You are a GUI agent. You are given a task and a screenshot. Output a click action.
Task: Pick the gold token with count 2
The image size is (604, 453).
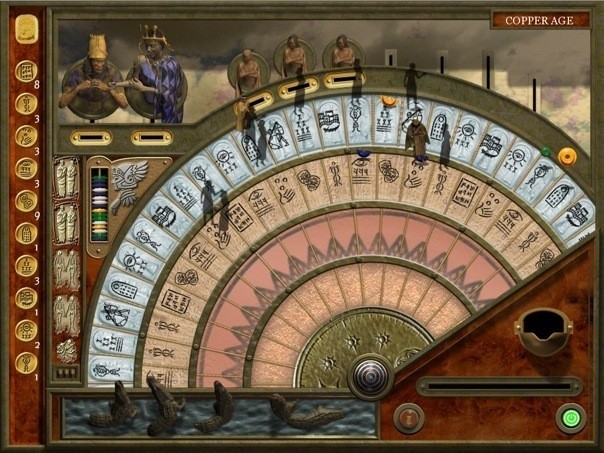(x=26, y=329)
